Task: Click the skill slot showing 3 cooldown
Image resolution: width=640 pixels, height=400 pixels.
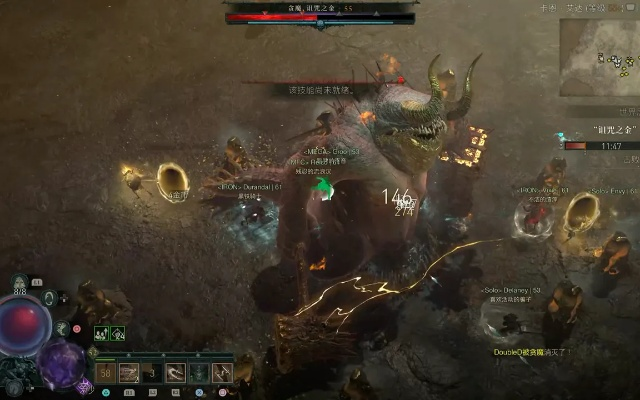Action: pyautogui.click(x=152, y=373)
